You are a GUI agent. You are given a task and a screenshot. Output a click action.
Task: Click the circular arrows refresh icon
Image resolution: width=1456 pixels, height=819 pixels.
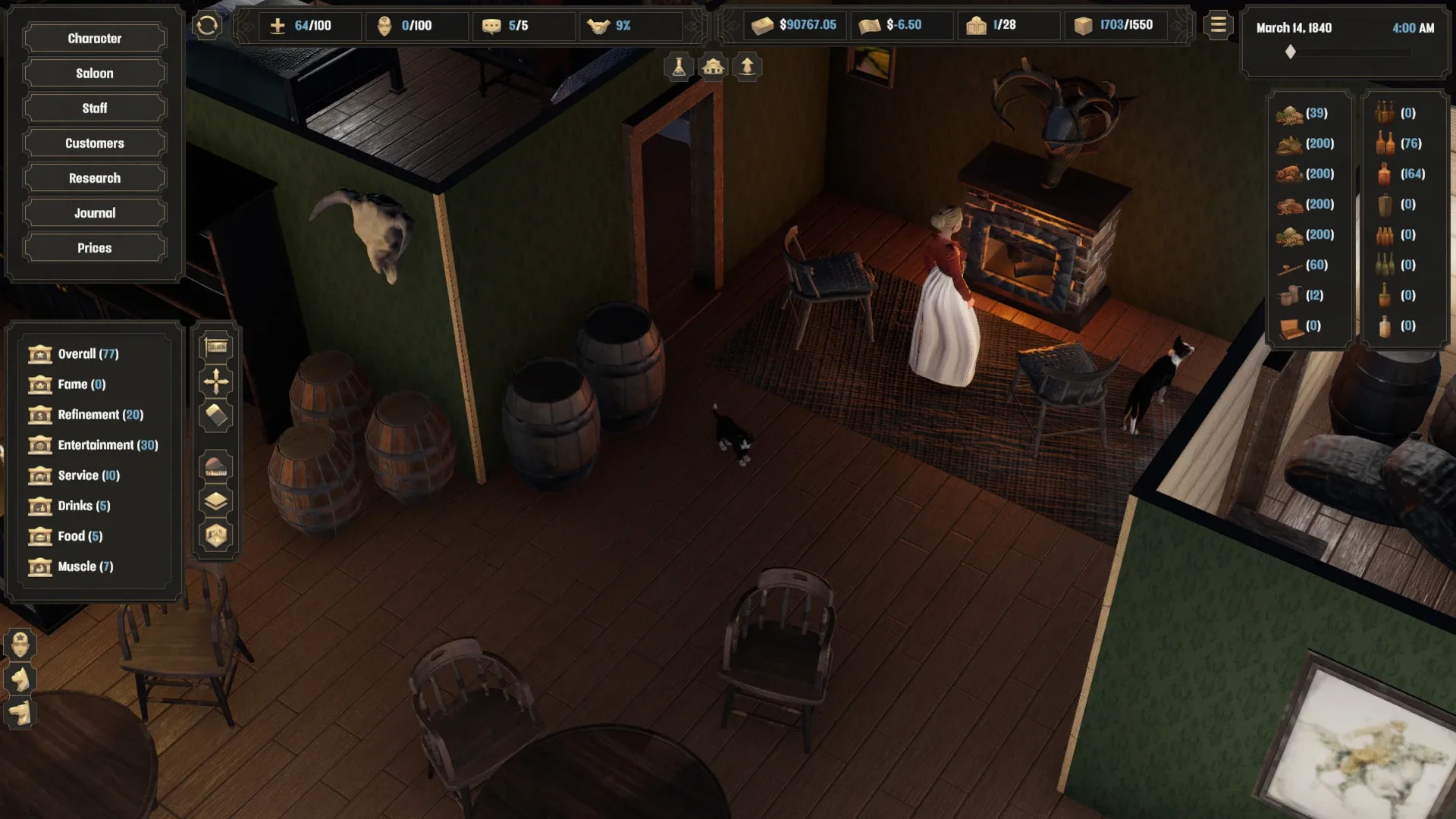click(207, 26)
